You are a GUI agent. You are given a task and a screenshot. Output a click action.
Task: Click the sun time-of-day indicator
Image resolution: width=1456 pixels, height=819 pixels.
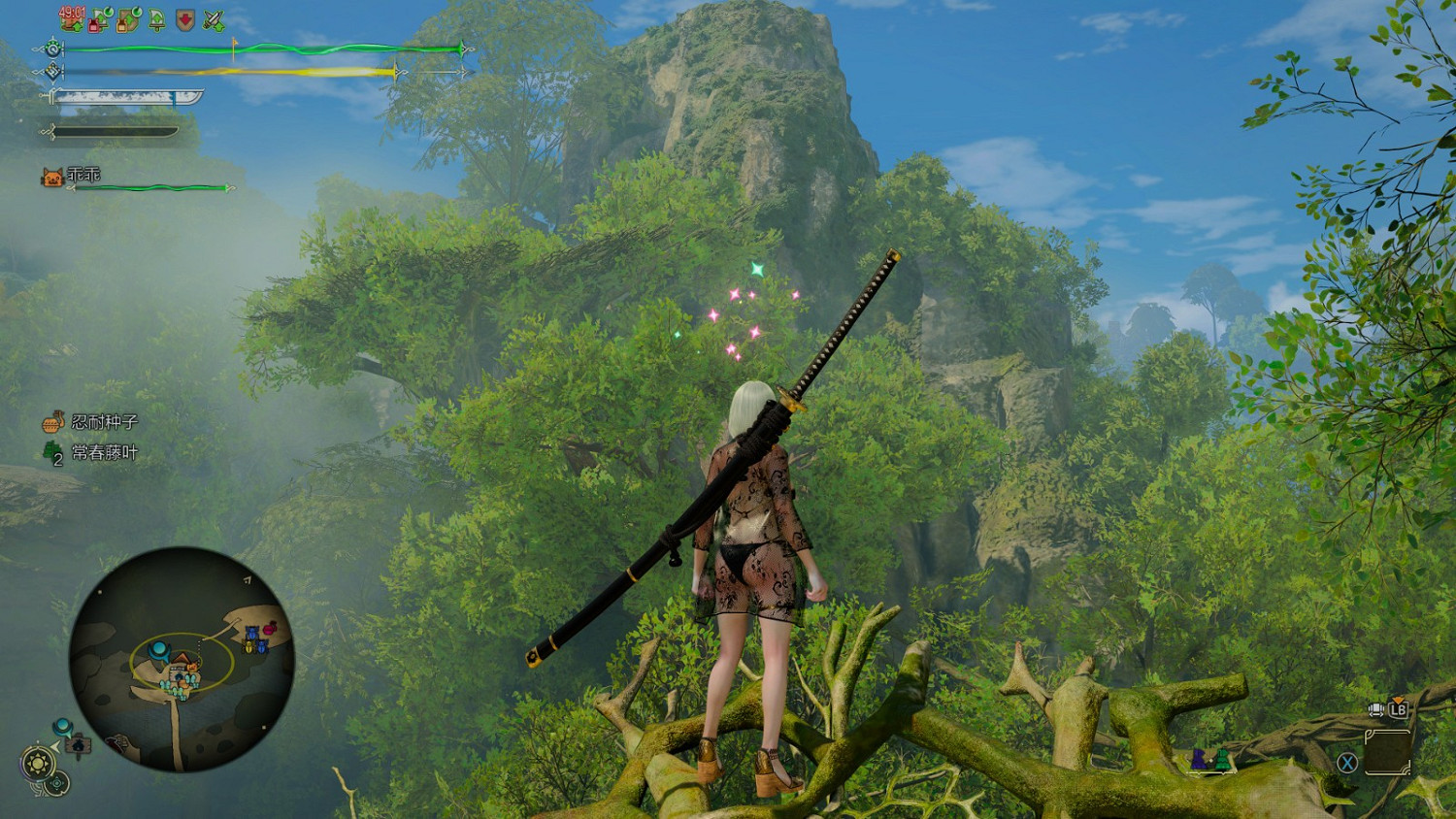point(38,764)
